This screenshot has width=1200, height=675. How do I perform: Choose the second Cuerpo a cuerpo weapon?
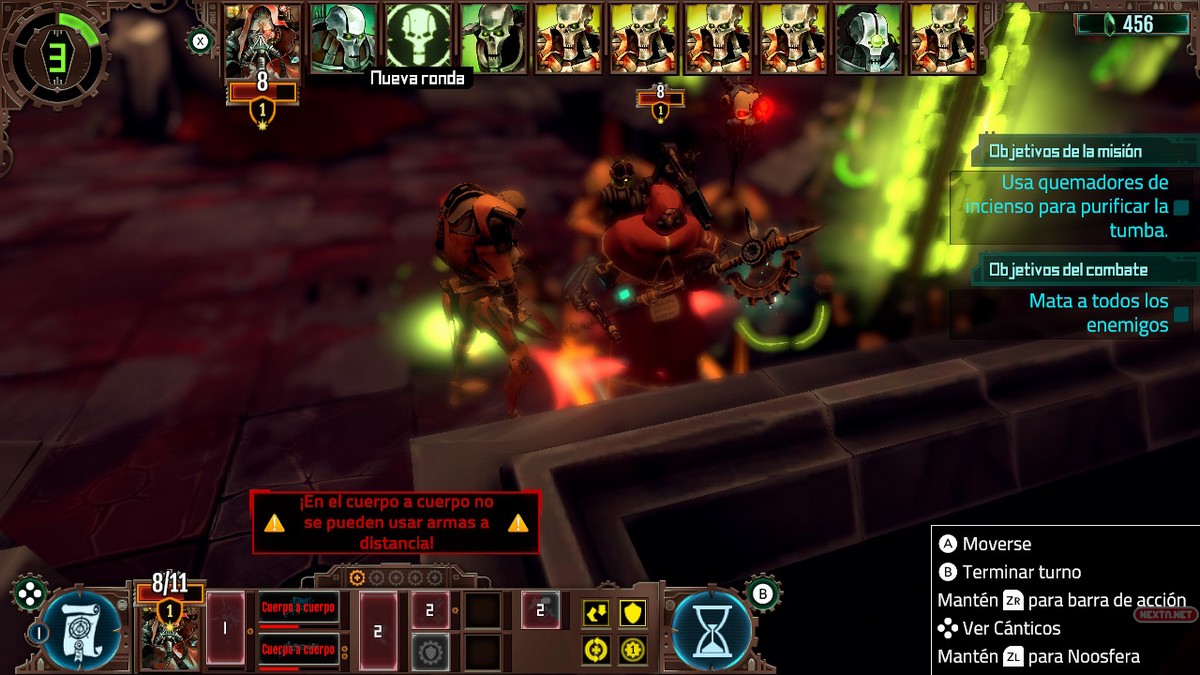[299, 650]
